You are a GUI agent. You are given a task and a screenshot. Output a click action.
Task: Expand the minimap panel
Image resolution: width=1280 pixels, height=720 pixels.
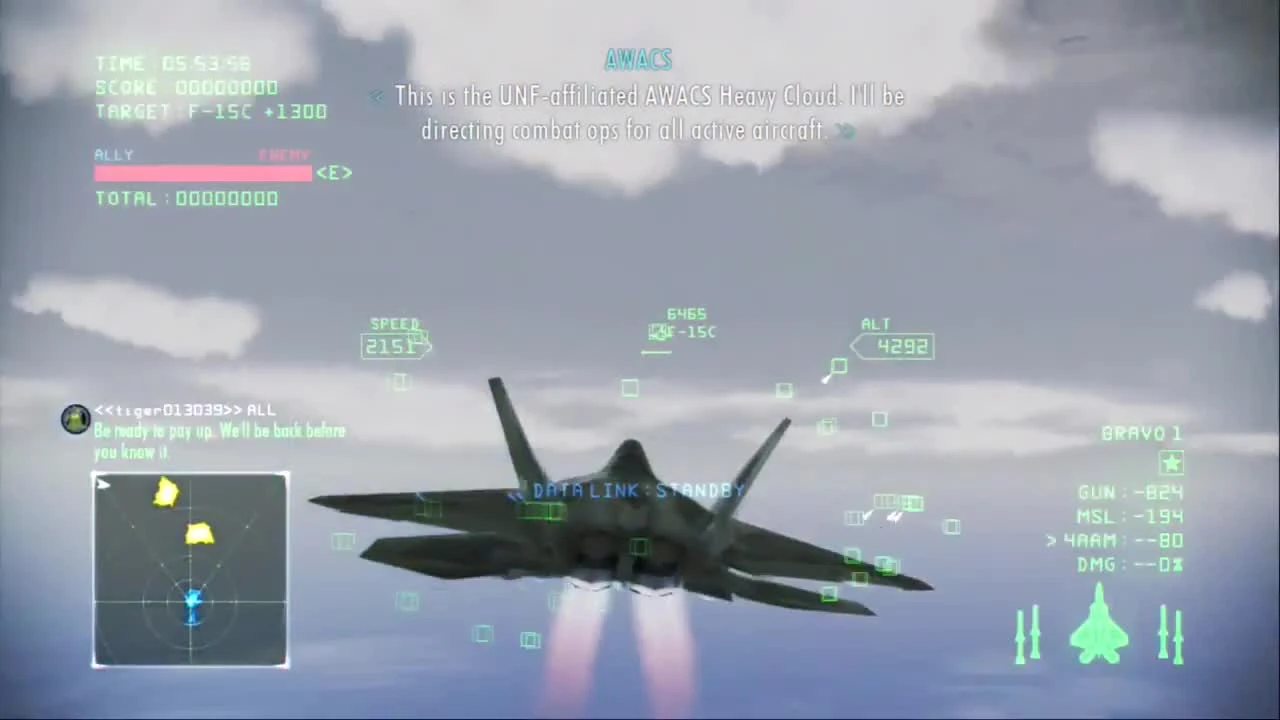click(x=190, y=568)
